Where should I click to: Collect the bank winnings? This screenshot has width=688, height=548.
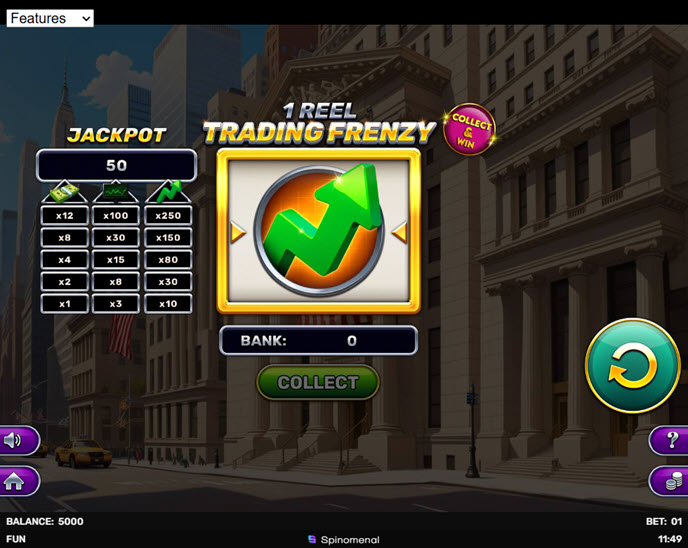(x=318, y=382)
